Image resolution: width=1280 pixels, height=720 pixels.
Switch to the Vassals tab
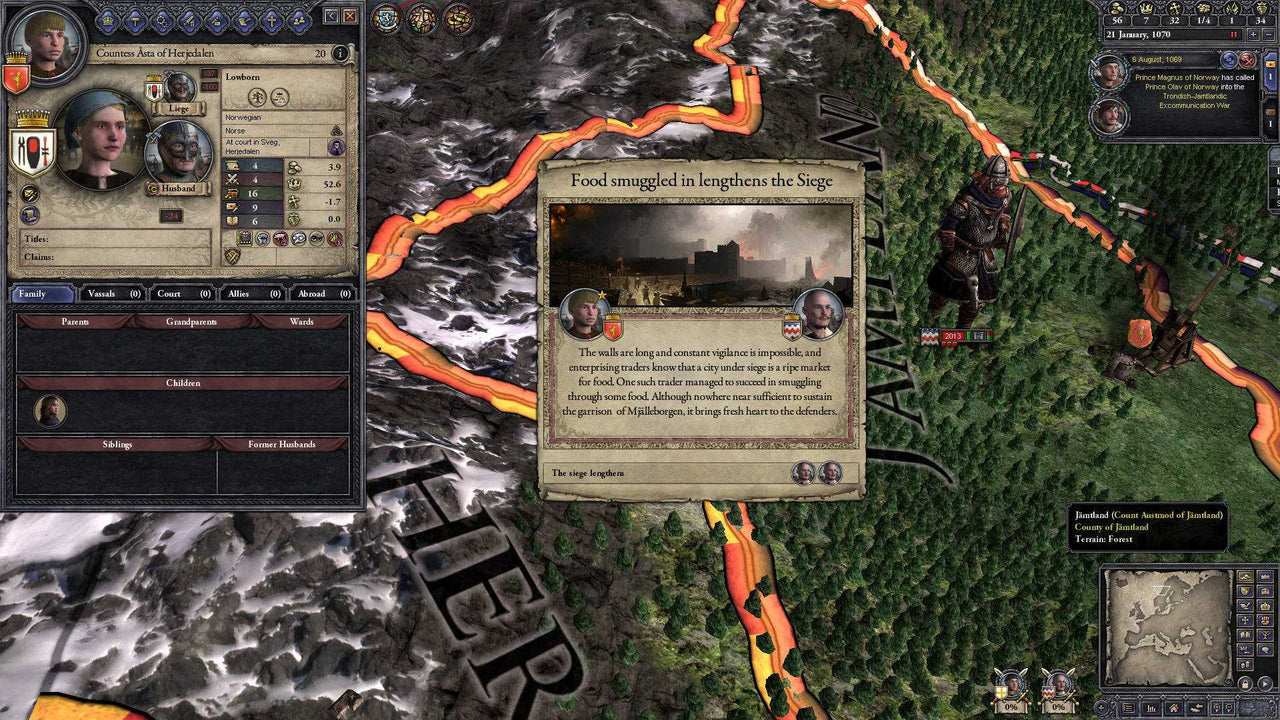[x=103, y=294]
